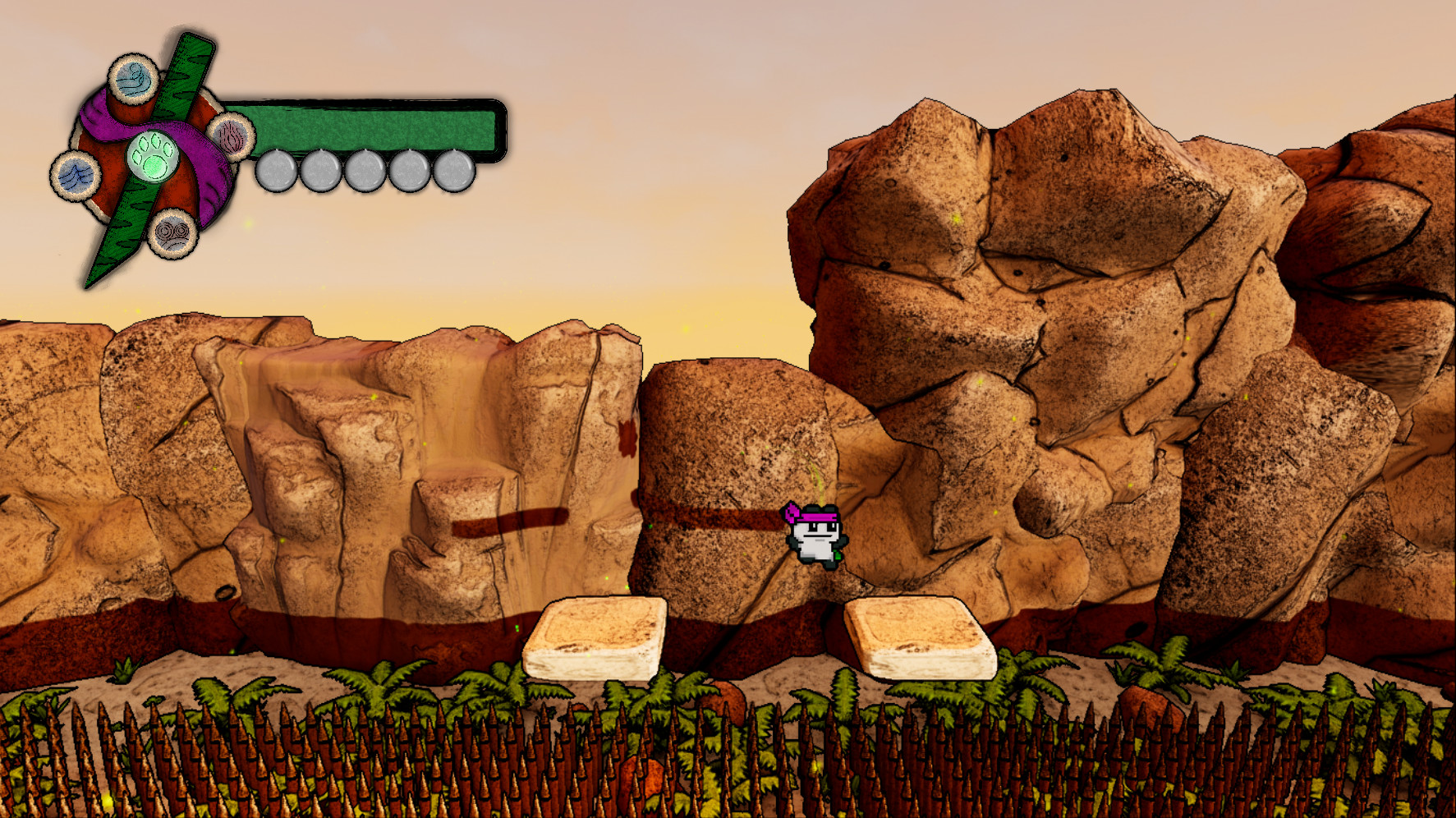Select the wind element icon on the HUD wheel
The image size is (1456, 818).
130,80
